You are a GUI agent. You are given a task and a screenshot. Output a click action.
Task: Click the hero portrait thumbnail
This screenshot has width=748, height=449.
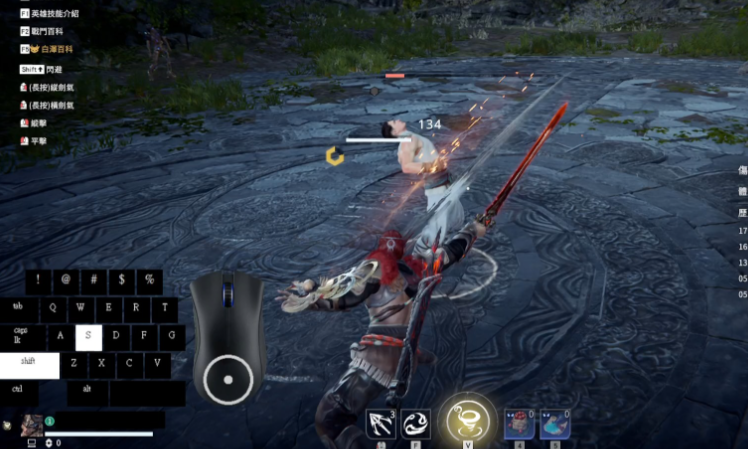31,425
